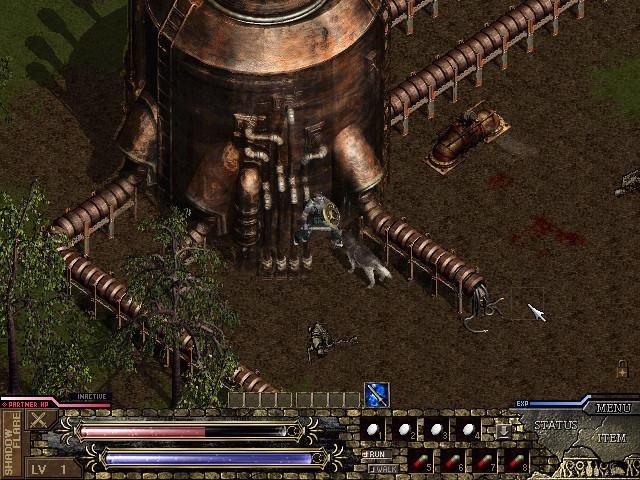
Task: Open the STATUS screen
Action: click(555, 425)
